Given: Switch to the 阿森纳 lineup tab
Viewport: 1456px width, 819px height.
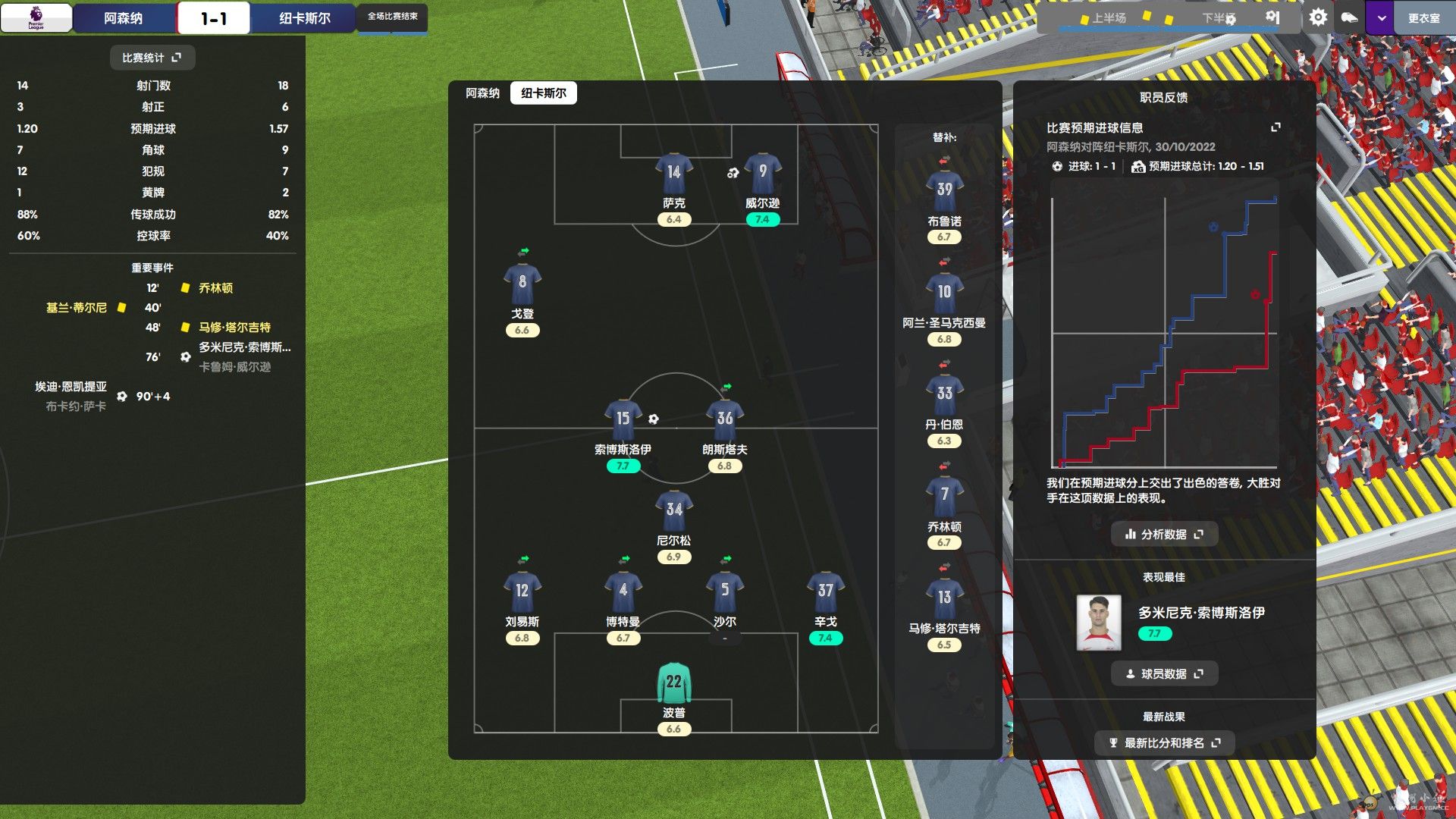Looking at the screenshot, I should point(482,93).
